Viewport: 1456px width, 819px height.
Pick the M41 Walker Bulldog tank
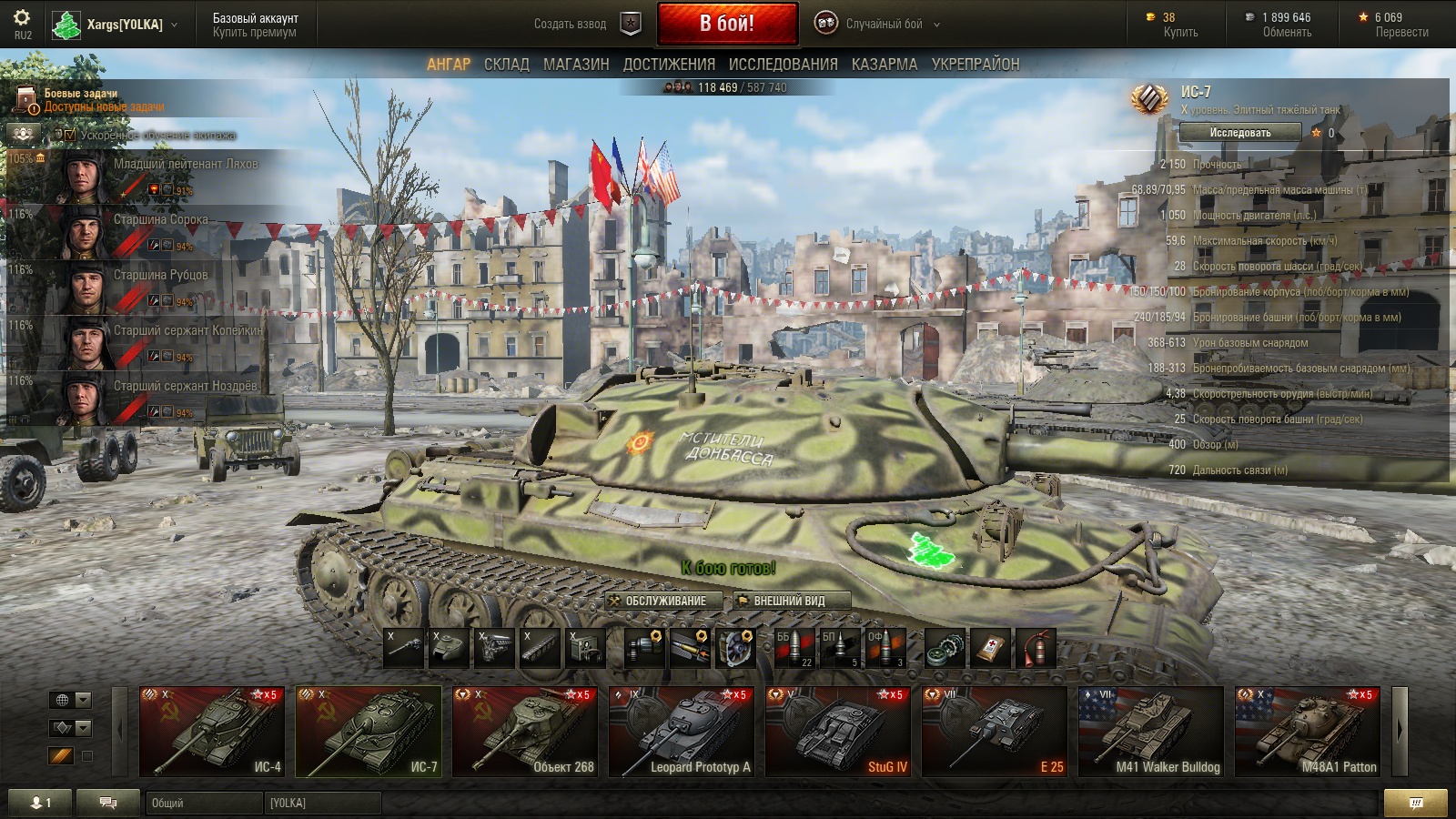click(x=1151, y=732)
